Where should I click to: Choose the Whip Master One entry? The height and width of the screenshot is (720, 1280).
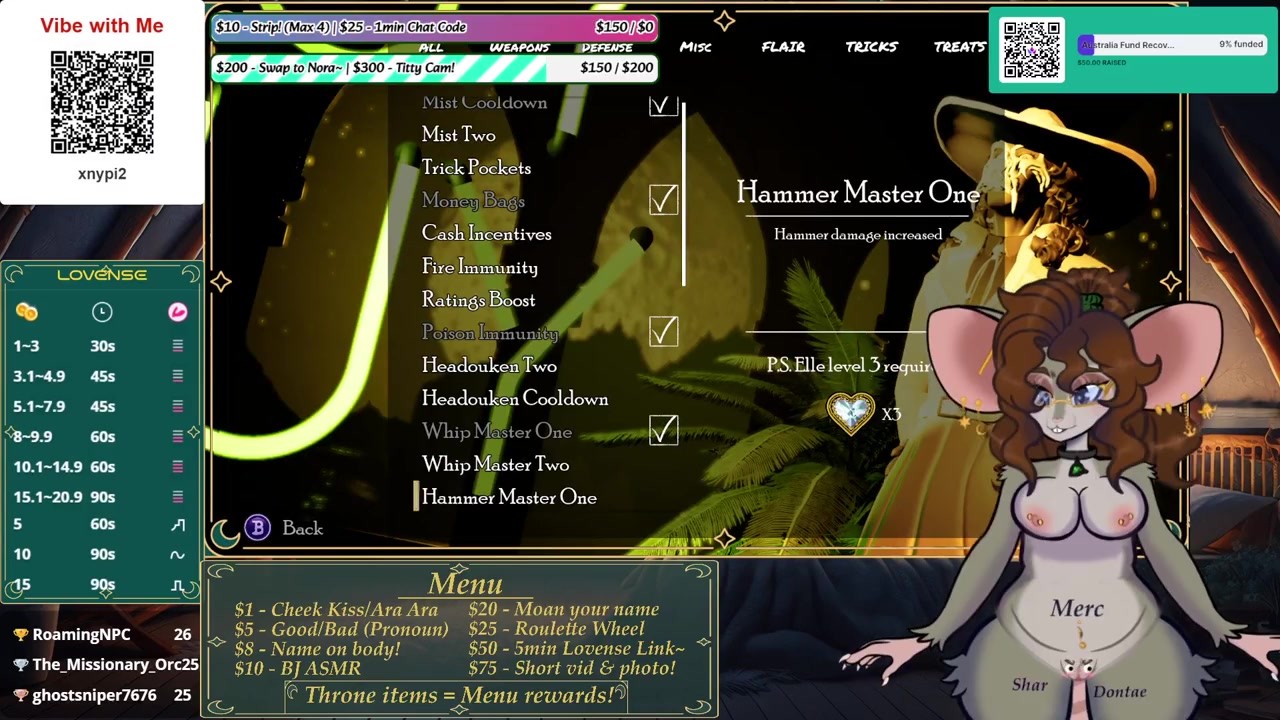coord(496,432)
